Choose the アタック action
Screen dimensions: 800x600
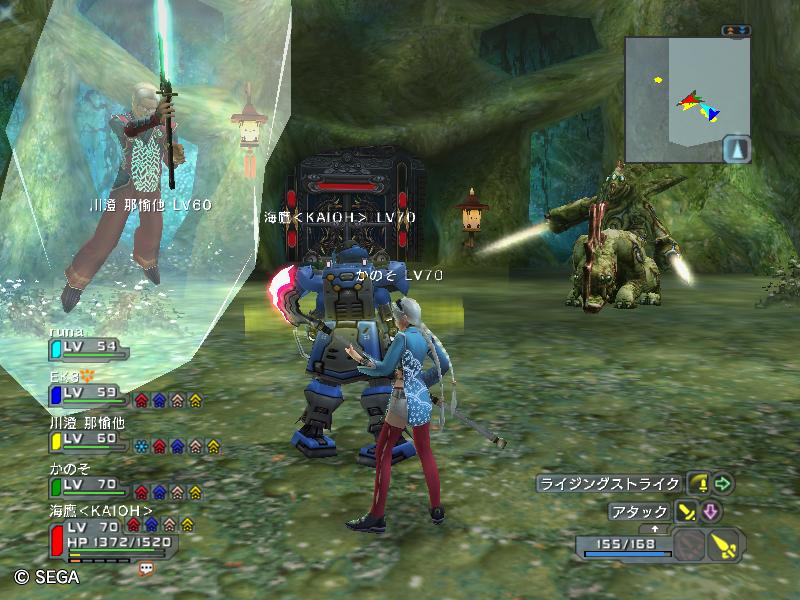pyautogui.click(x=638, y=512)
